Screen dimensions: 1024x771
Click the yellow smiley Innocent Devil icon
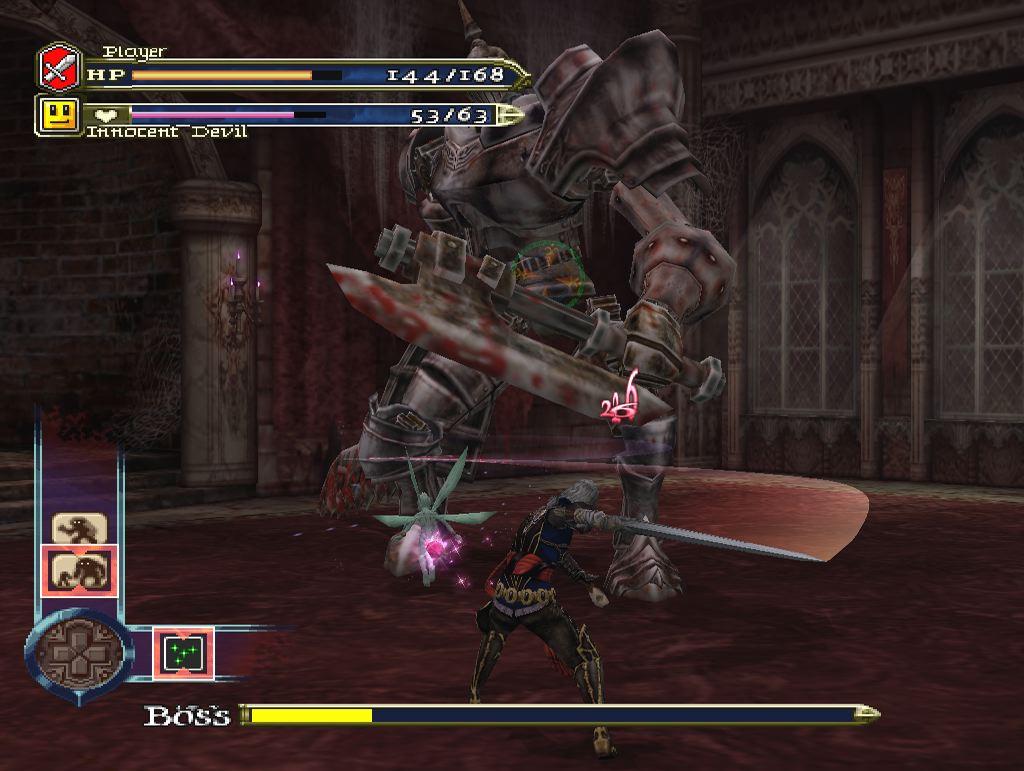[59, 115]
